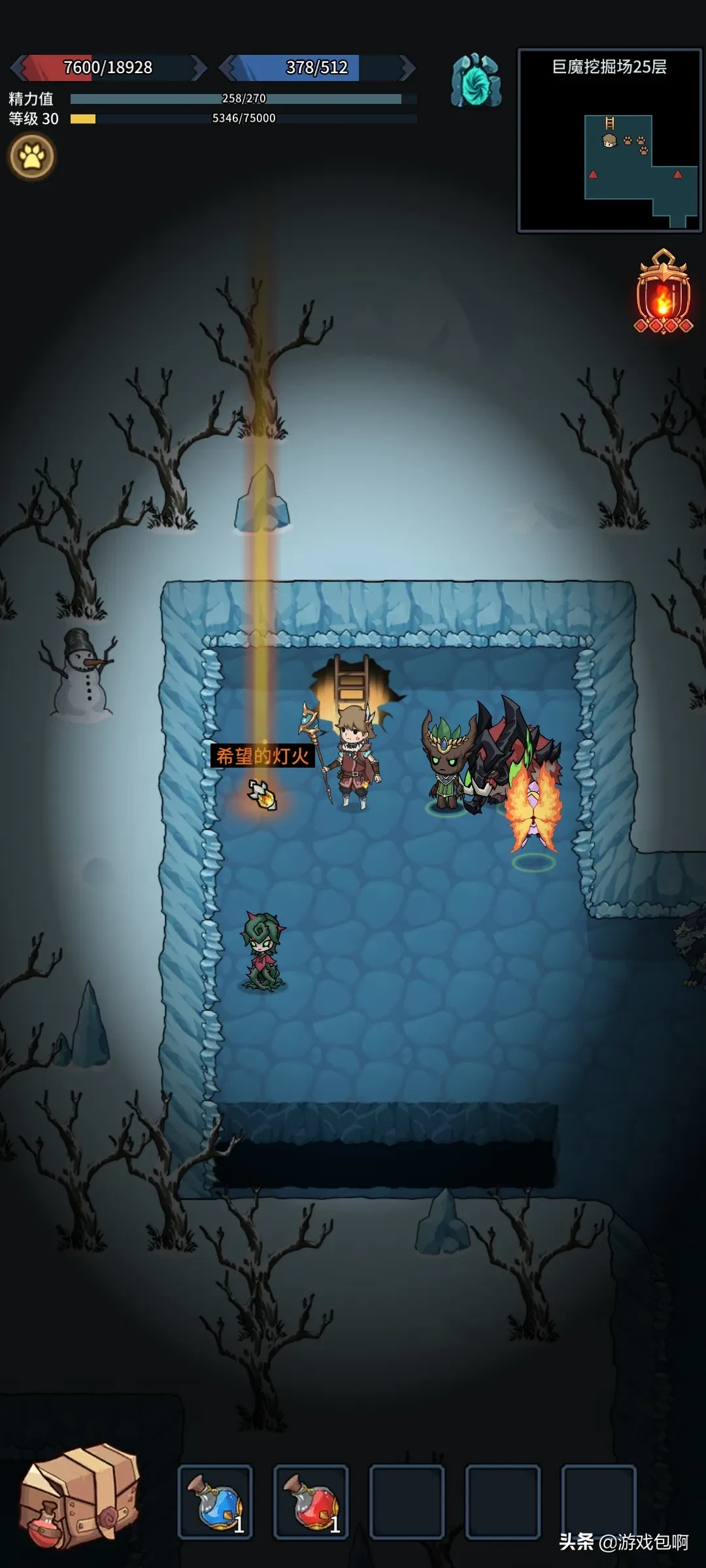
Task: Open the dungeon minimap
Action: tap(609, 140)
